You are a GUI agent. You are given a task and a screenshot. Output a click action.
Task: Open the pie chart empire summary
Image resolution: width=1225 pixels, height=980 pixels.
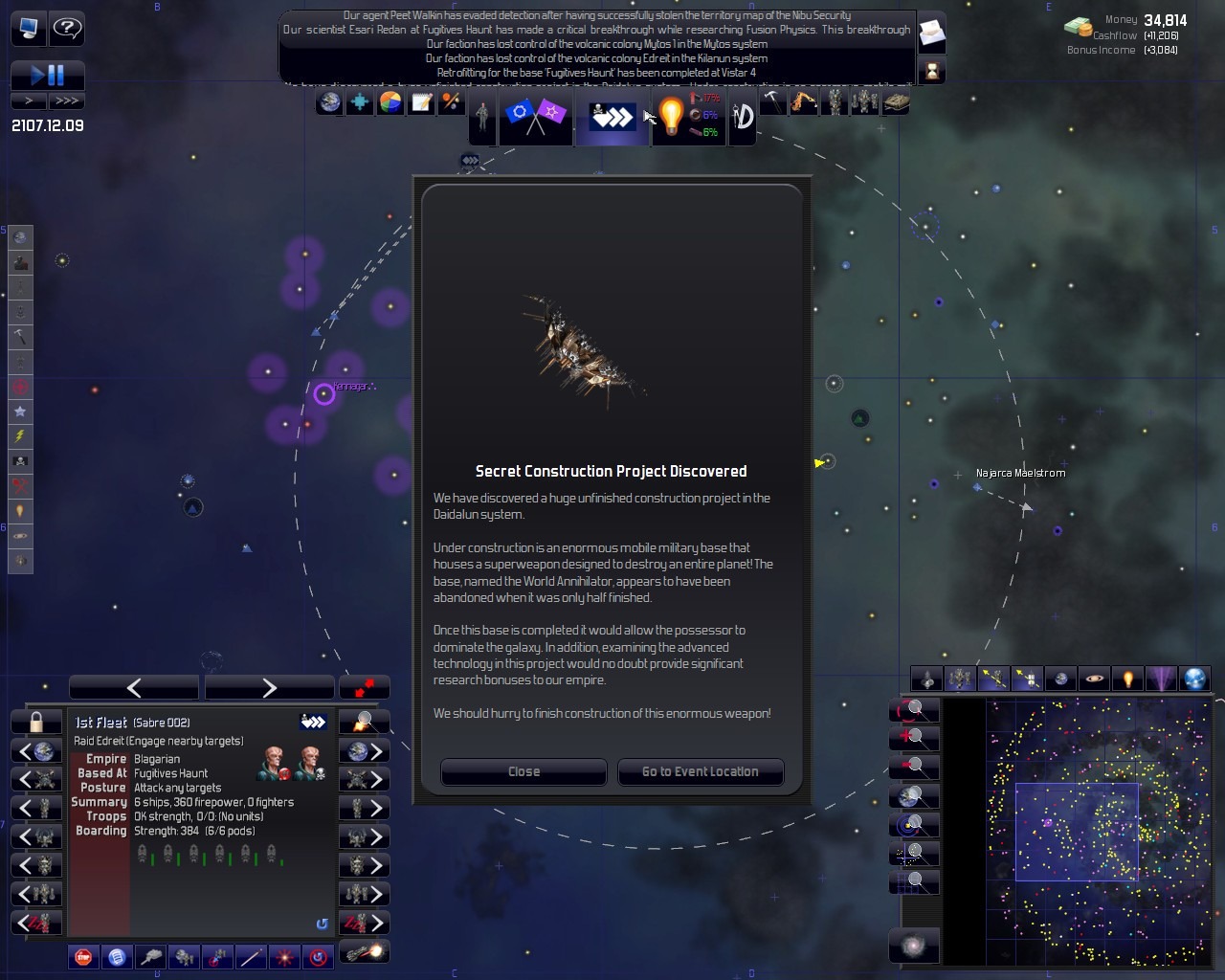tap(390, 102)
